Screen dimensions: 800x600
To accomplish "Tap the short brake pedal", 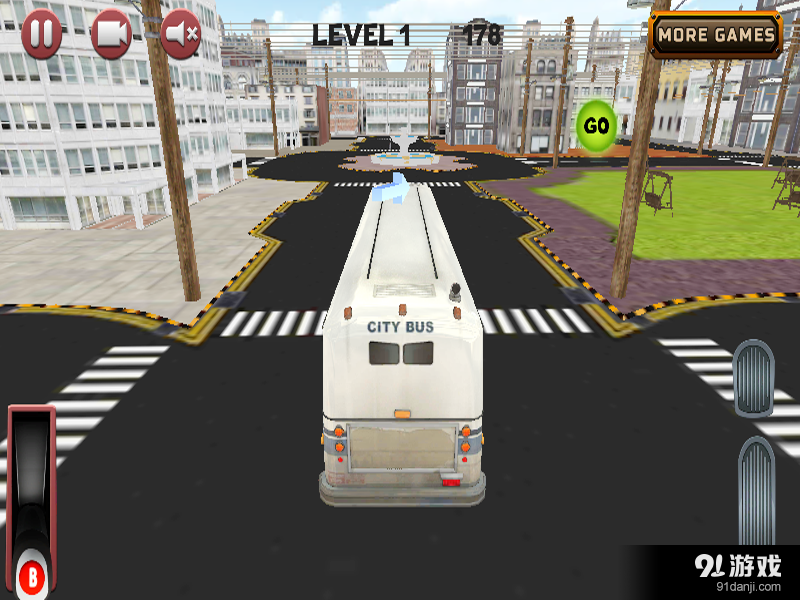I will (753, 378).
